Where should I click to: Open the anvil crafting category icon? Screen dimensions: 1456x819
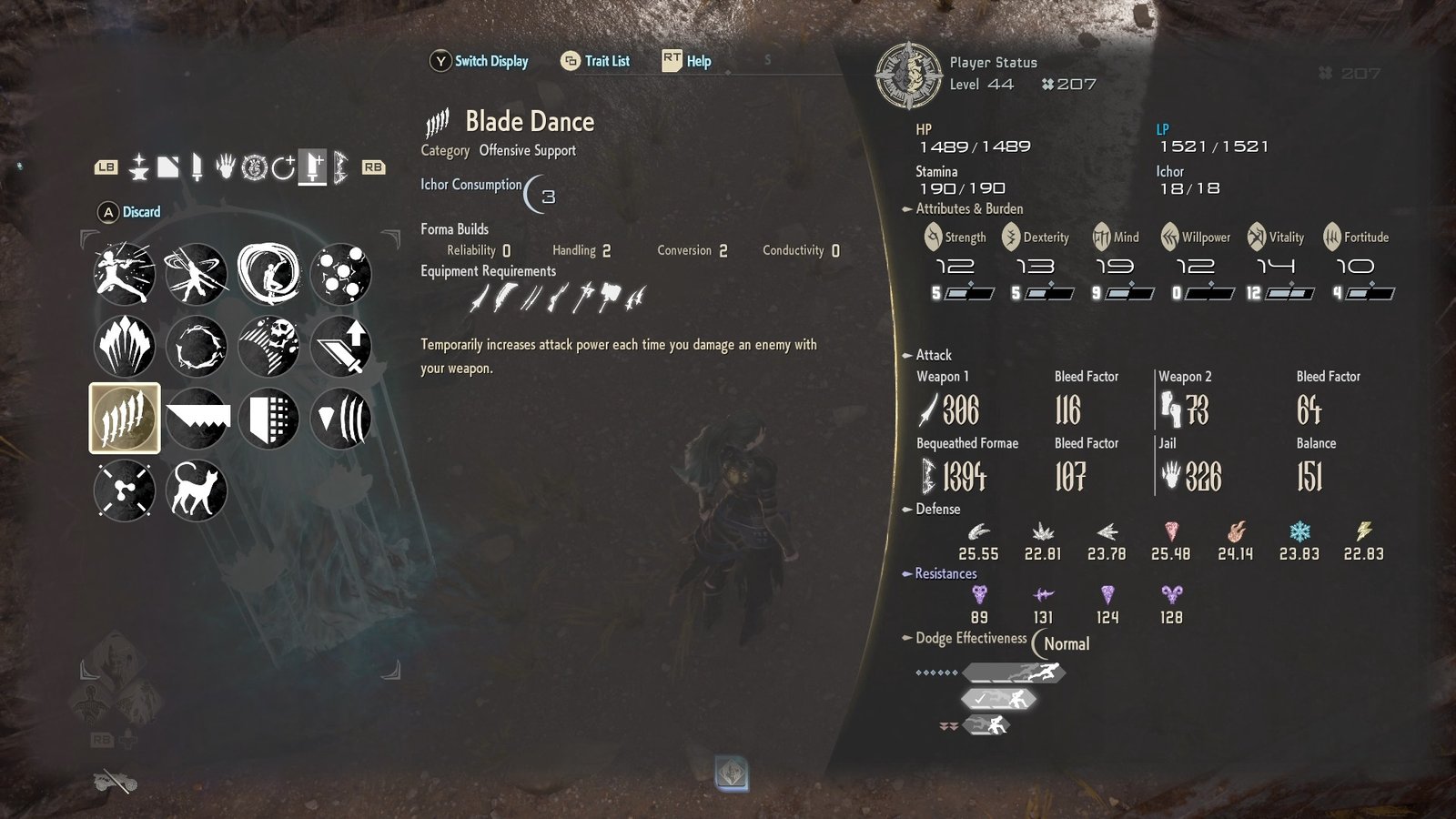tap(139, 168)
